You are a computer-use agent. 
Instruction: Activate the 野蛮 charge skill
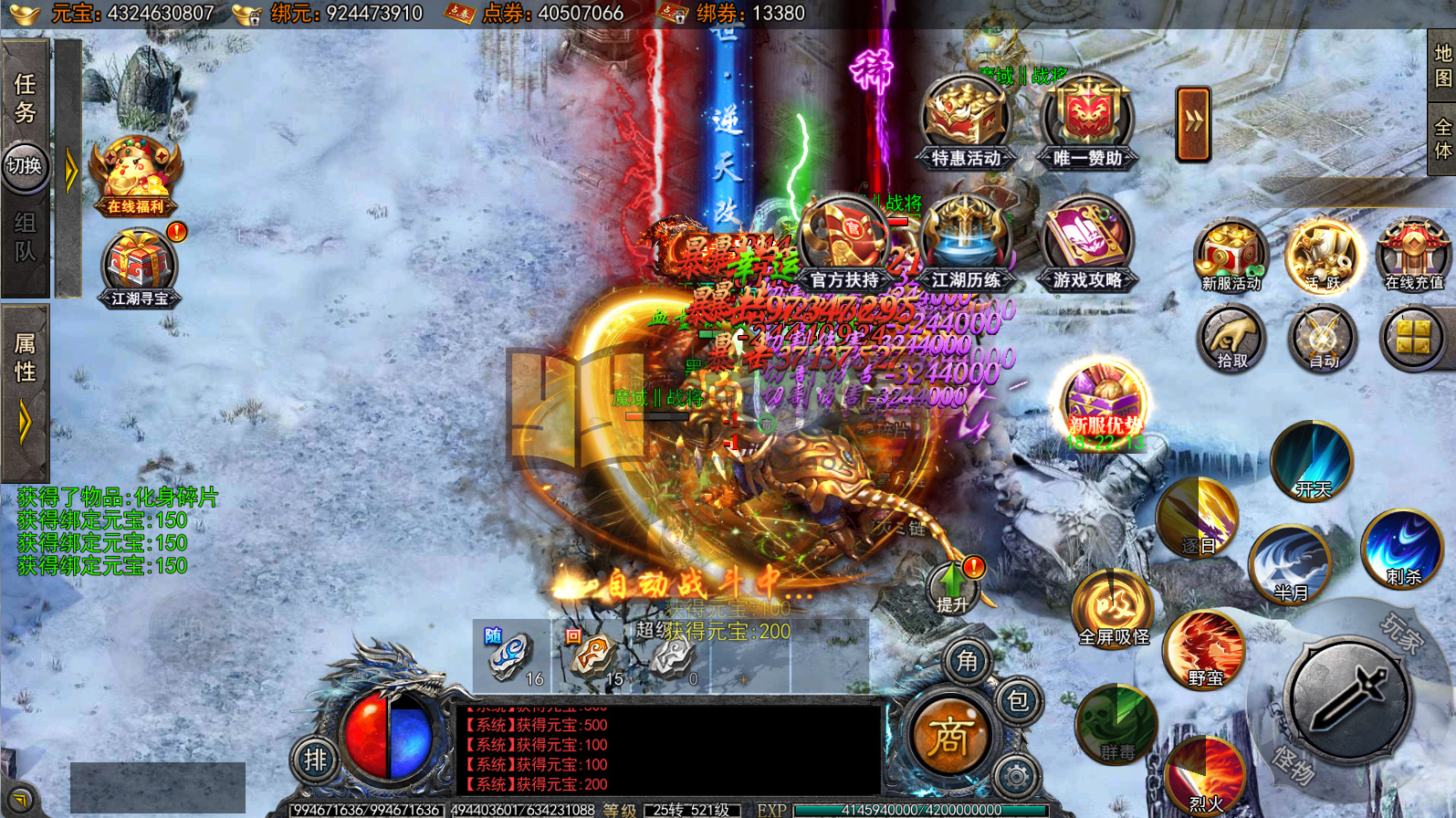point(1205,649)
